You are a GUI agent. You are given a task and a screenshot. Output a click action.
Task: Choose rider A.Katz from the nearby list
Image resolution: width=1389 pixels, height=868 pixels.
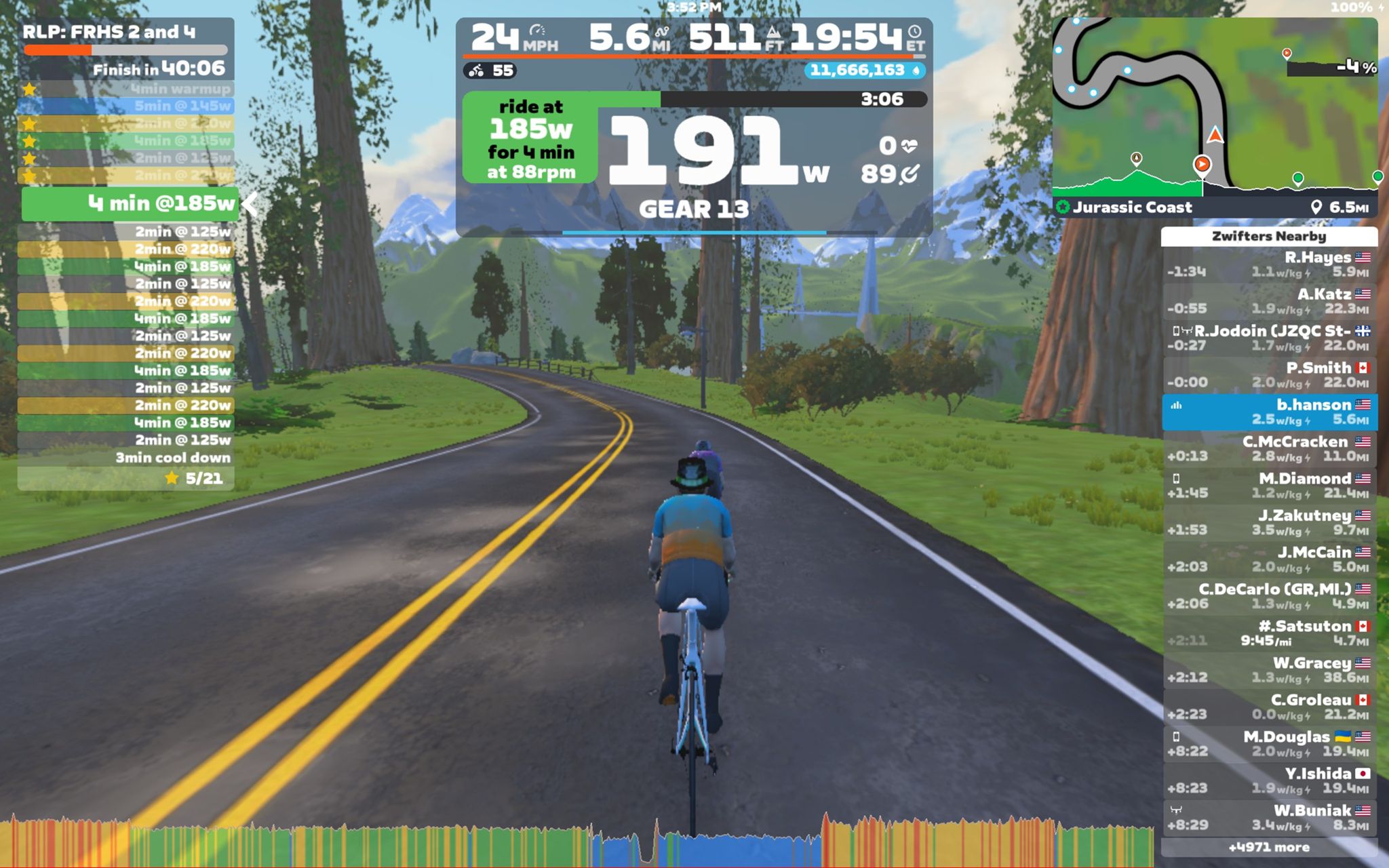coord(1268,301)
